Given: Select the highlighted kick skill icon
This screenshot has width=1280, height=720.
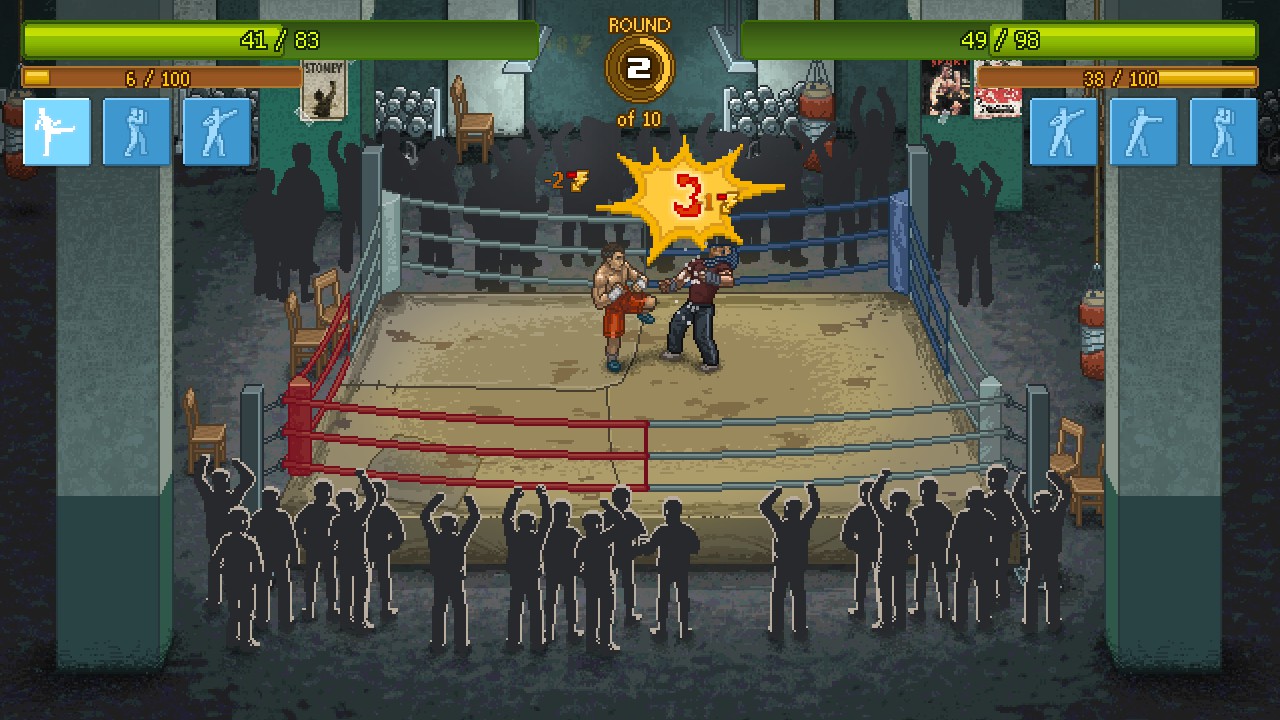Looking at the screenshot, I should (57, 131).
